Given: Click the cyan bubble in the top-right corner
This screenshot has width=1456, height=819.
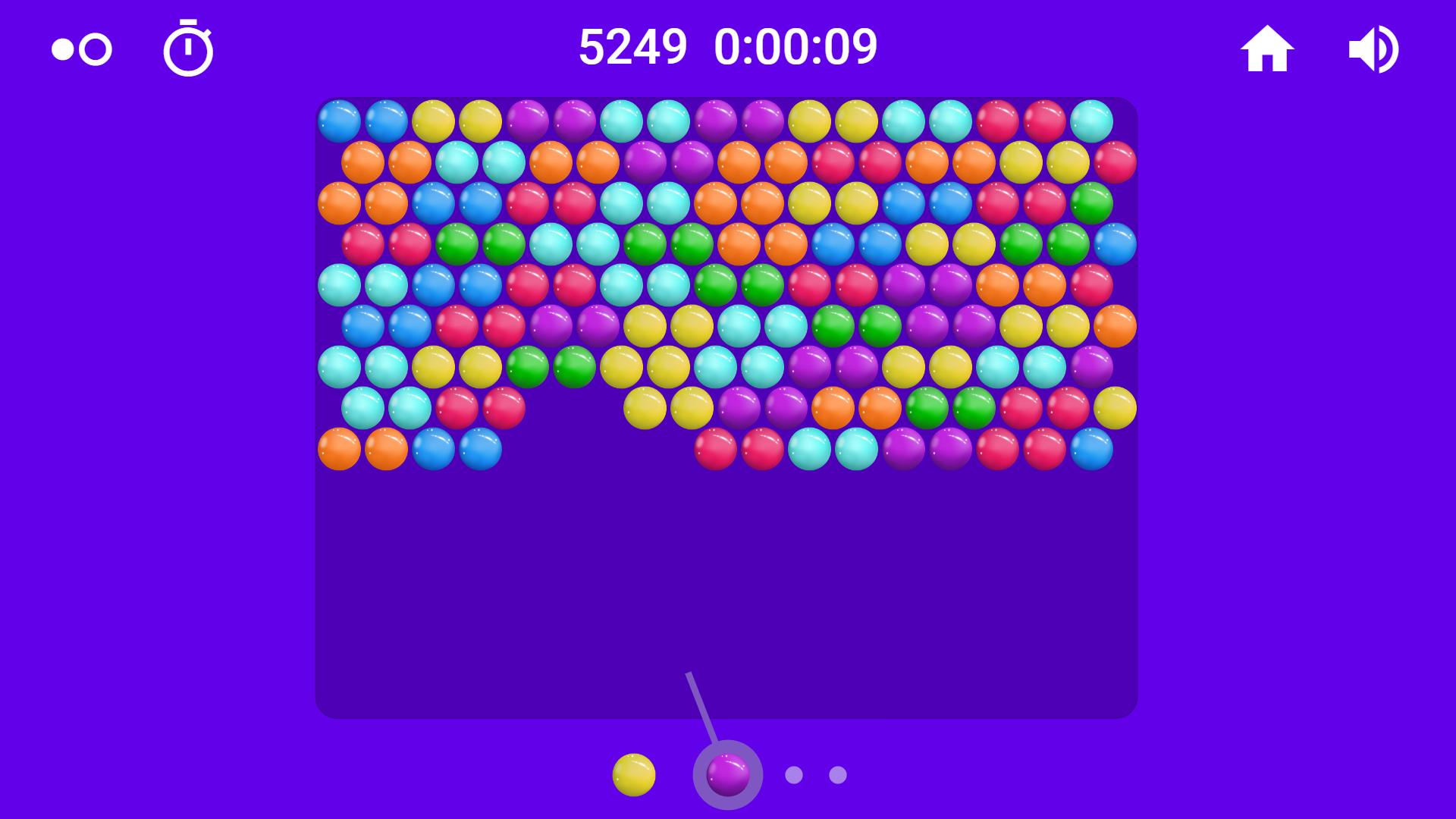Looking at the screenshot, I should click(x=1092, y=119).
